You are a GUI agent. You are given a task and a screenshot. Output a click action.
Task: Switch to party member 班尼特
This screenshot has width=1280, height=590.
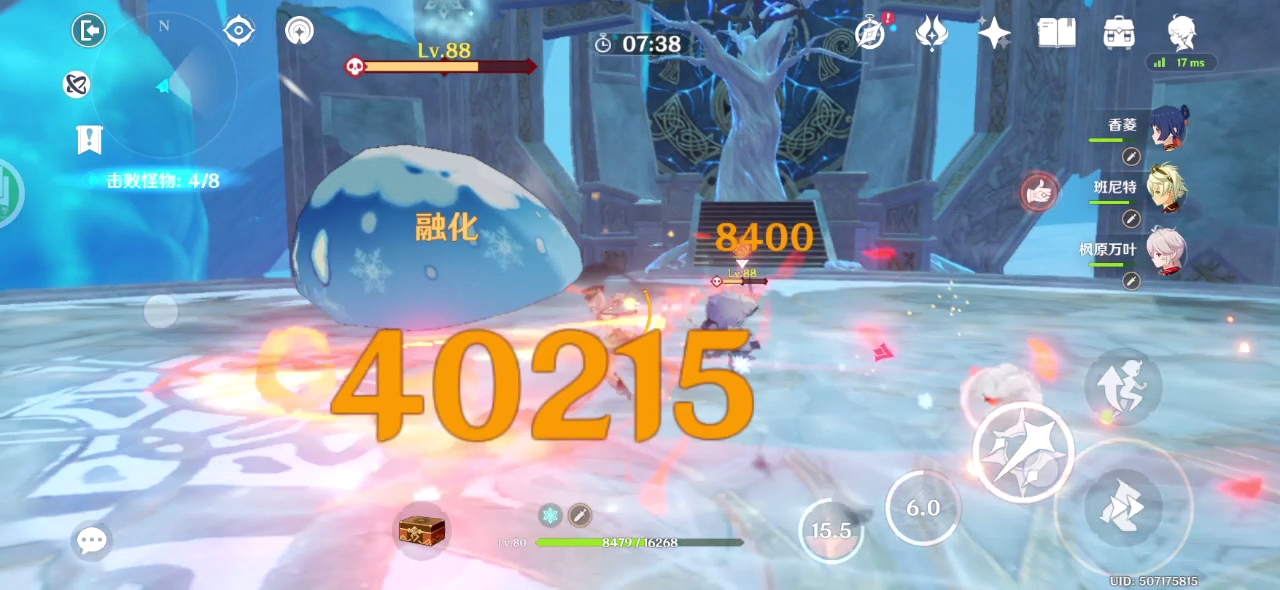tap(1166, 189)
